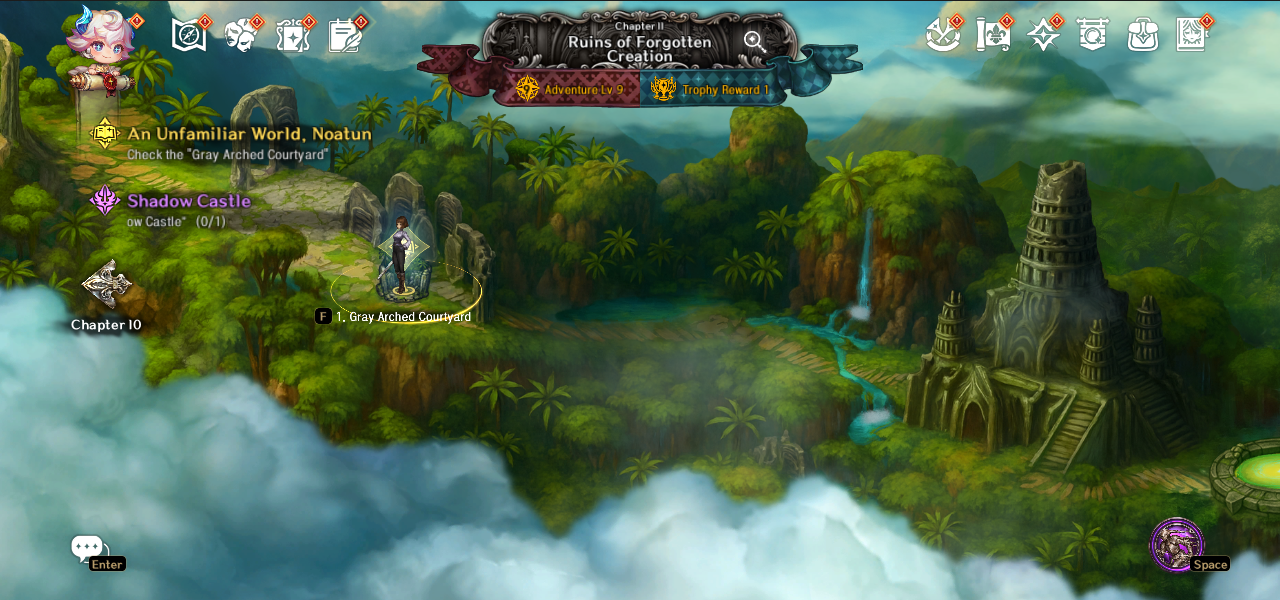Image resolution: width=1280 pixels, height=600 pixels.
Task: Click the magnifier on the chapter banner
Action: pos(754,41)
